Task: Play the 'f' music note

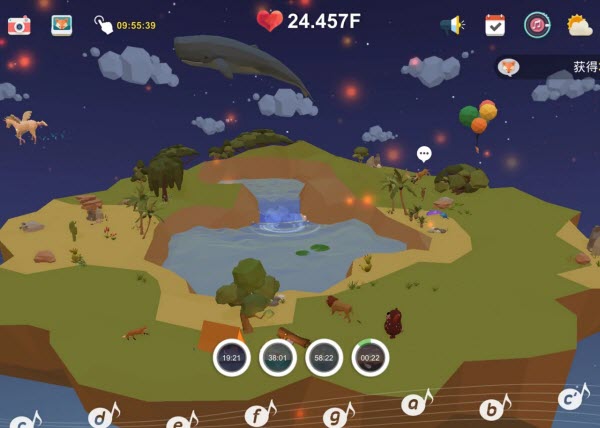Action: point(259,413)
